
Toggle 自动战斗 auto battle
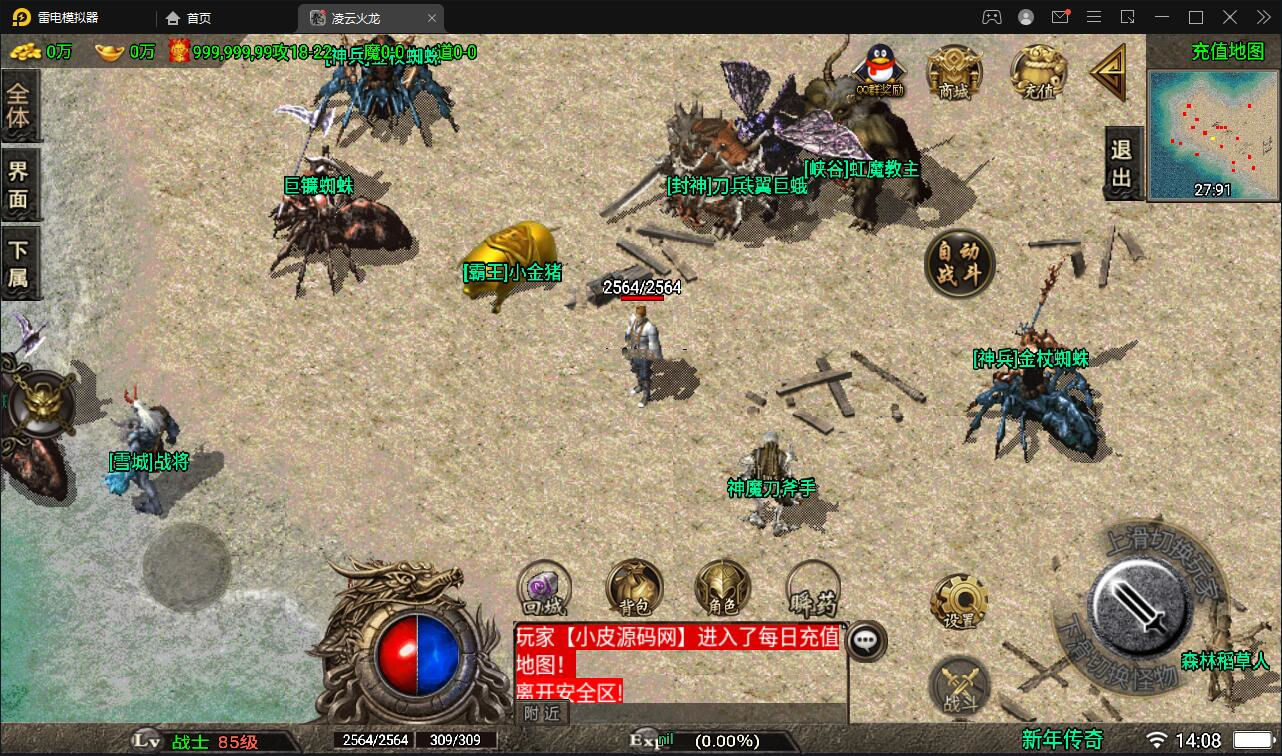tap(959, 264)
